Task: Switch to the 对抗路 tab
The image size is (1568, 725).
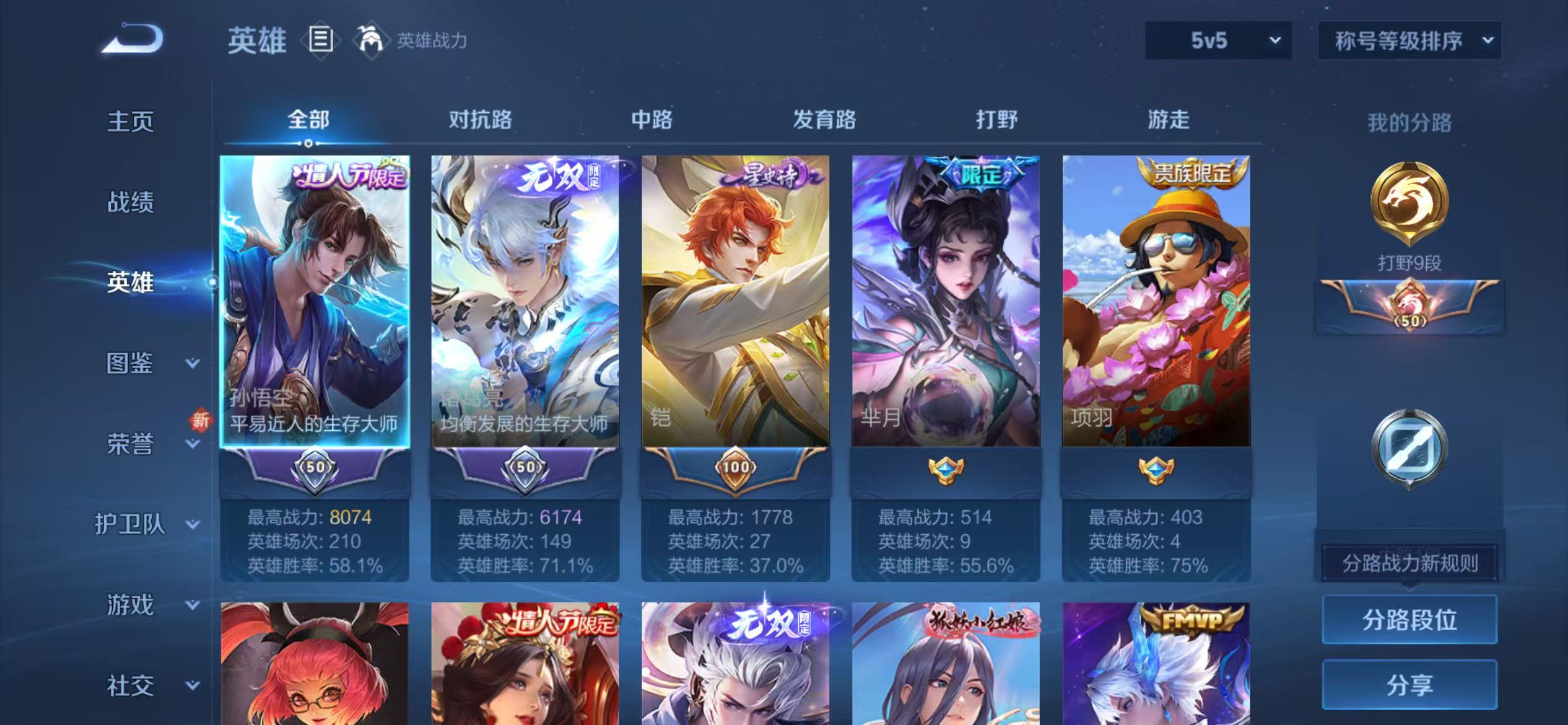Action: coord(482,120)
